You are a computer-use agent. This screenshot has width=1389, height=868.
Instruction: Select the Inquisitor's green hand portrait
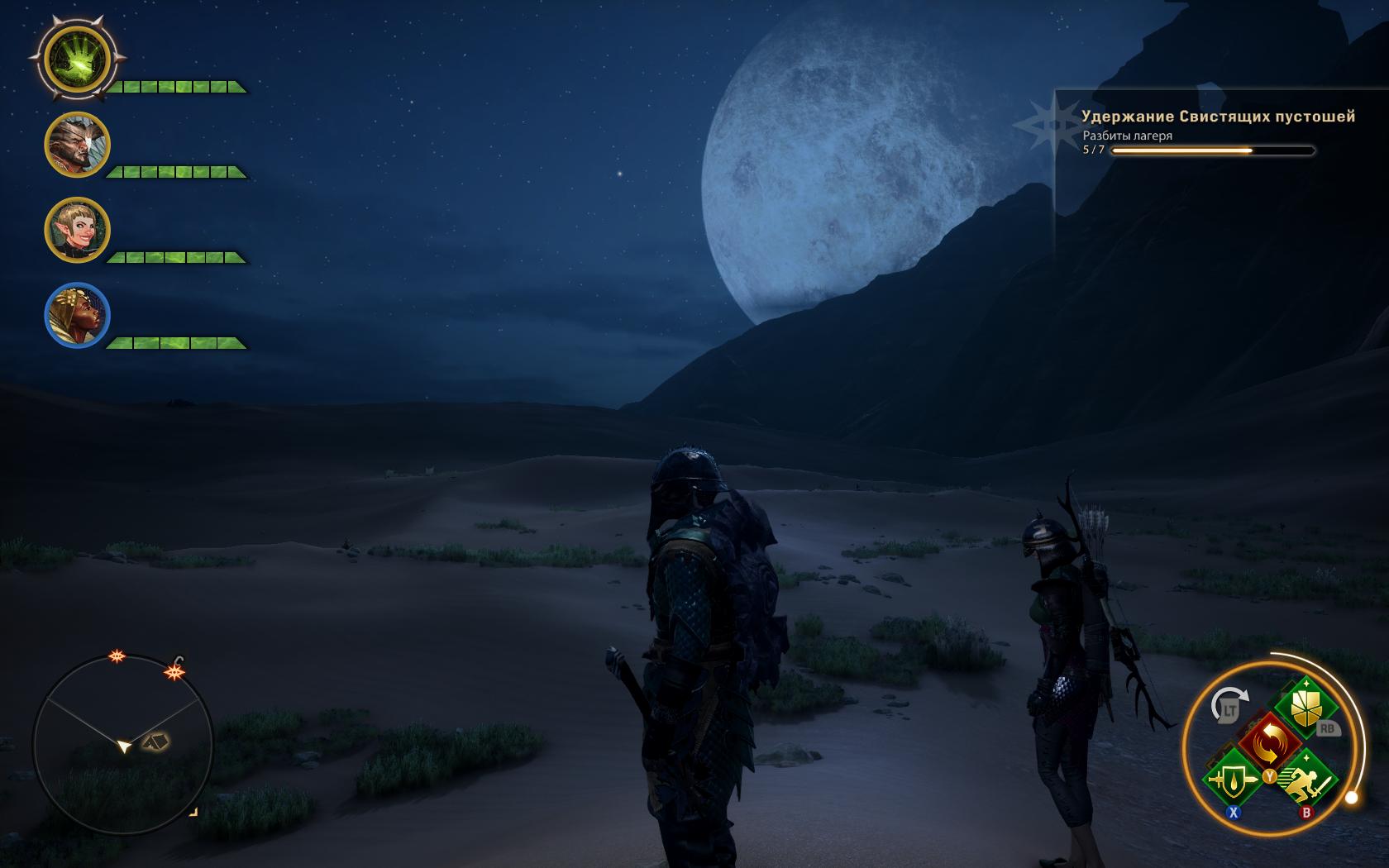coord(77,59)
